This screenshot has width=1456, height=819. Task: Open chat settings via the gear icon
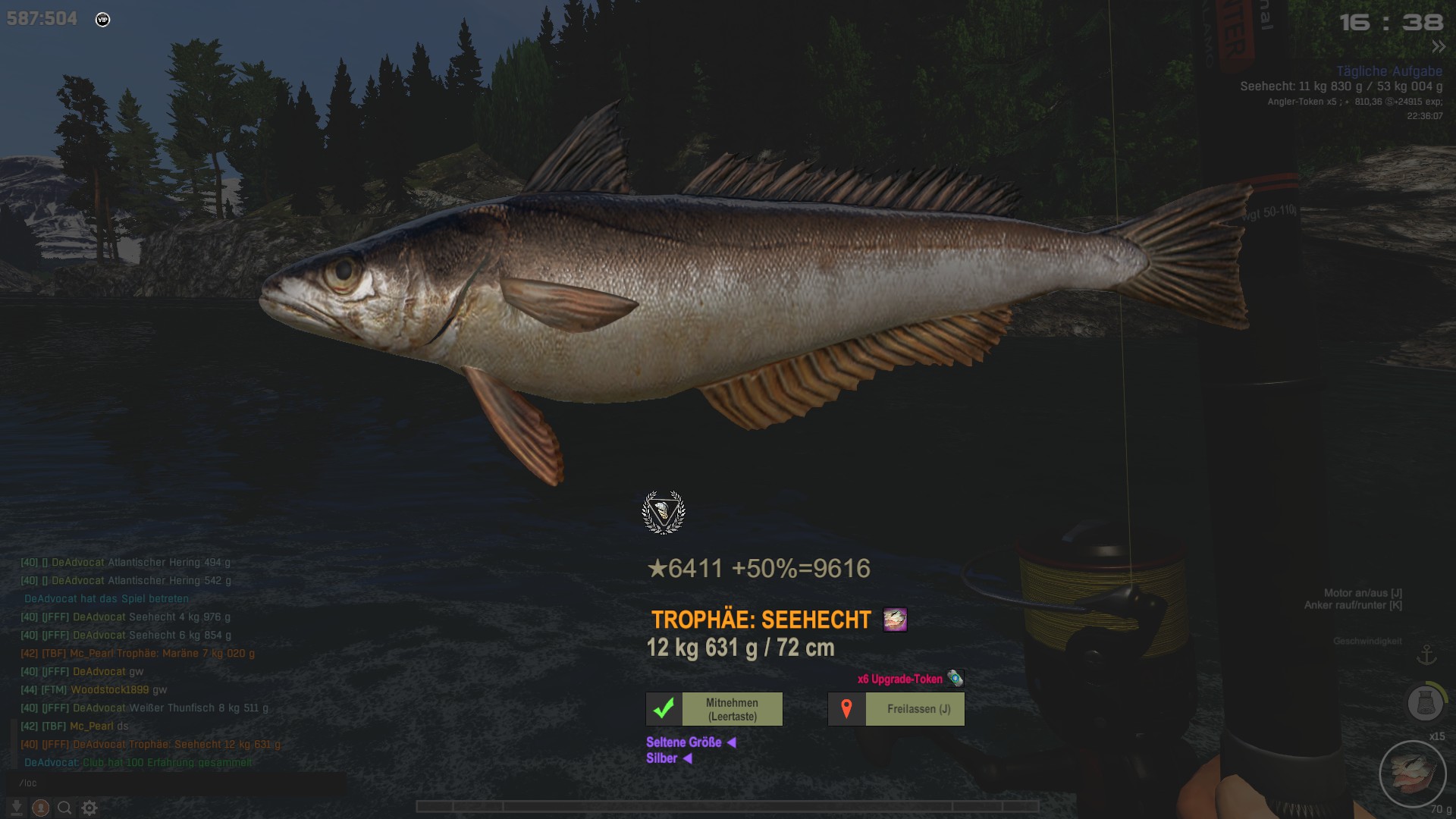pyautogui.click(x=89, y=808)
